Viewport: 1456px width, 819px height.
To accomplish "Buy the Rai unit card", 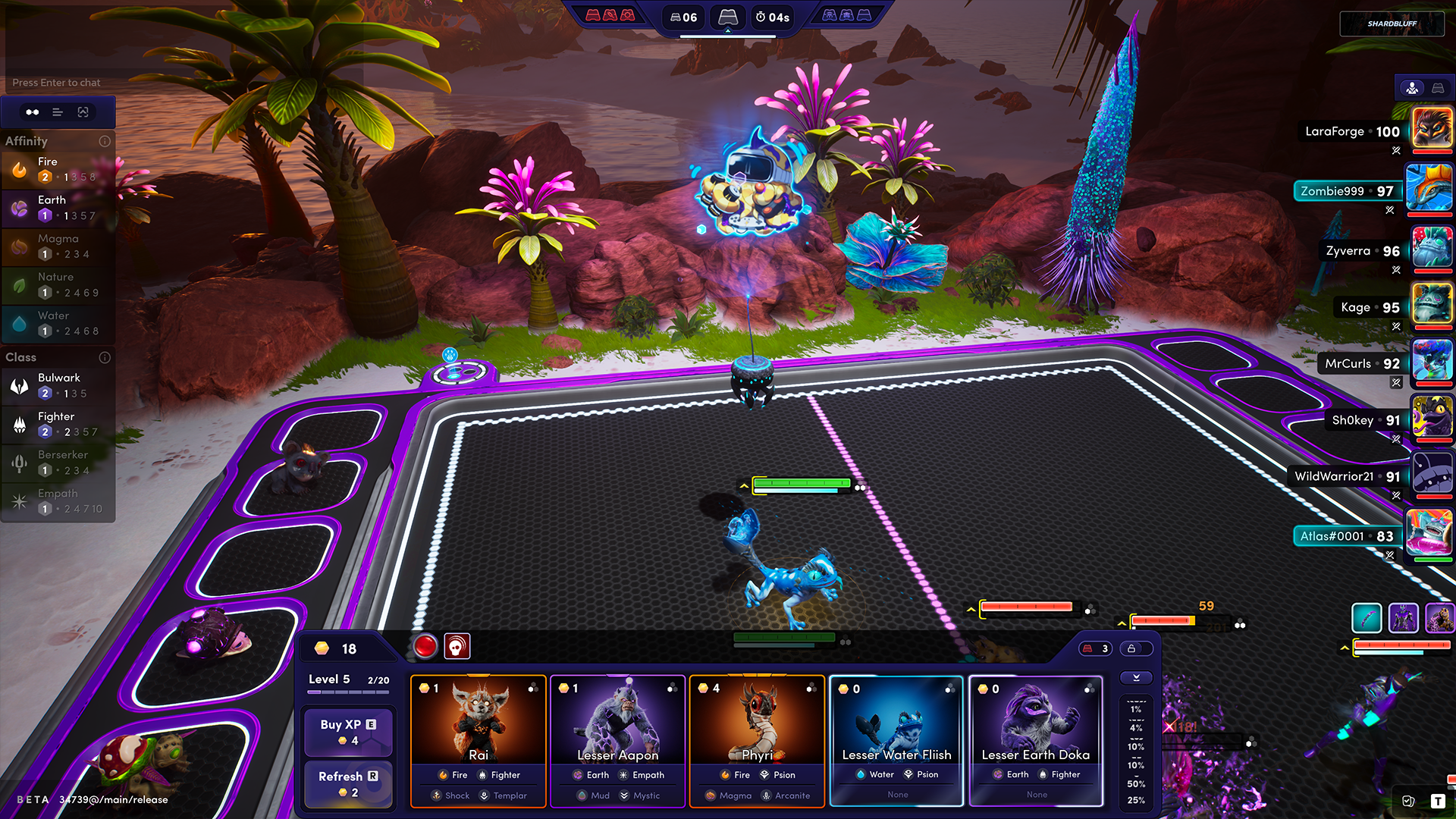I will (x=479, y=740).
